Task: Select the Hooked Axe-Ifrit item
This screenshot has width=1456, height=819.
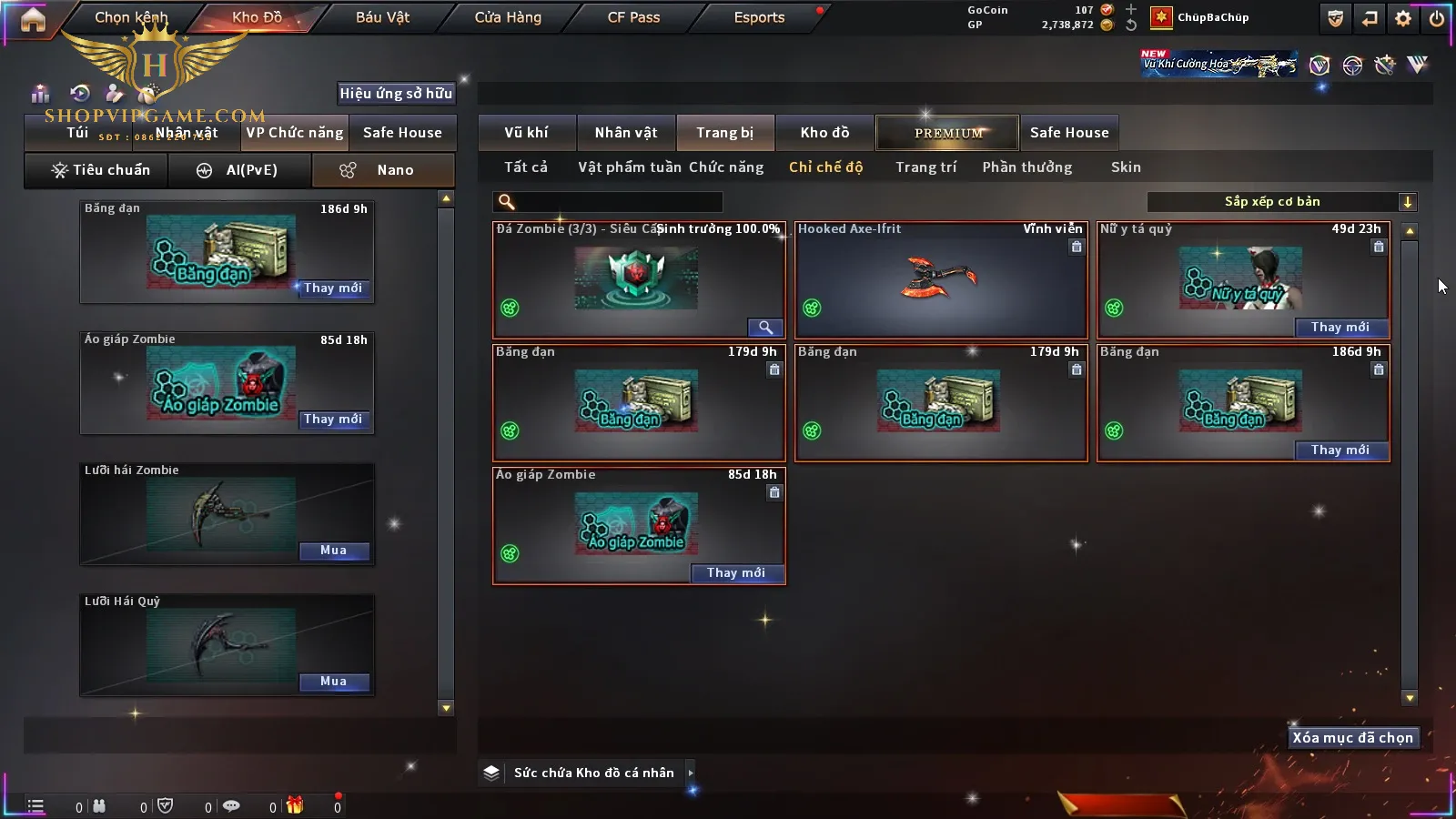Action: coord(941,280)
